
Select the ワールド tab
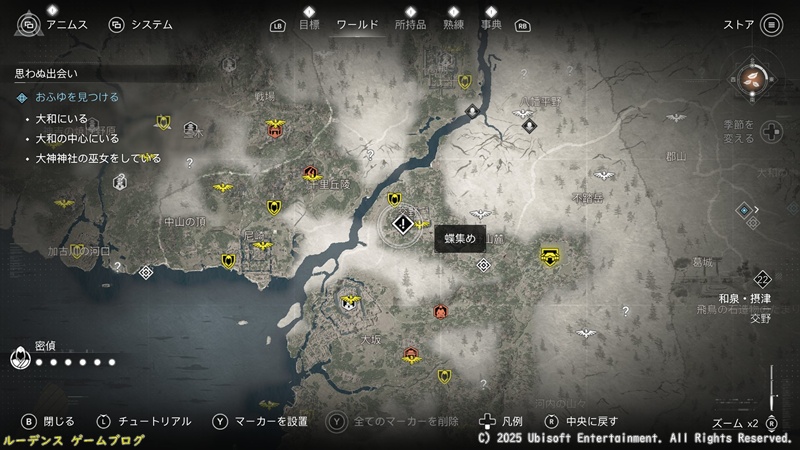357,24
